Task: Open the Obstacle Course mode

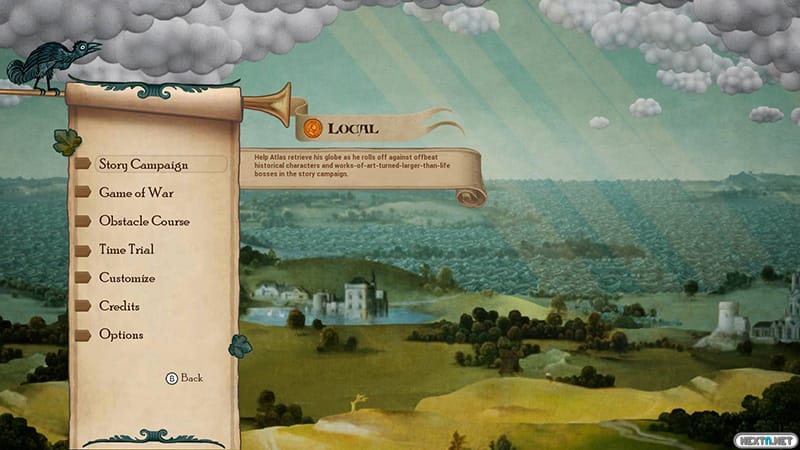Action: point(144,221)
